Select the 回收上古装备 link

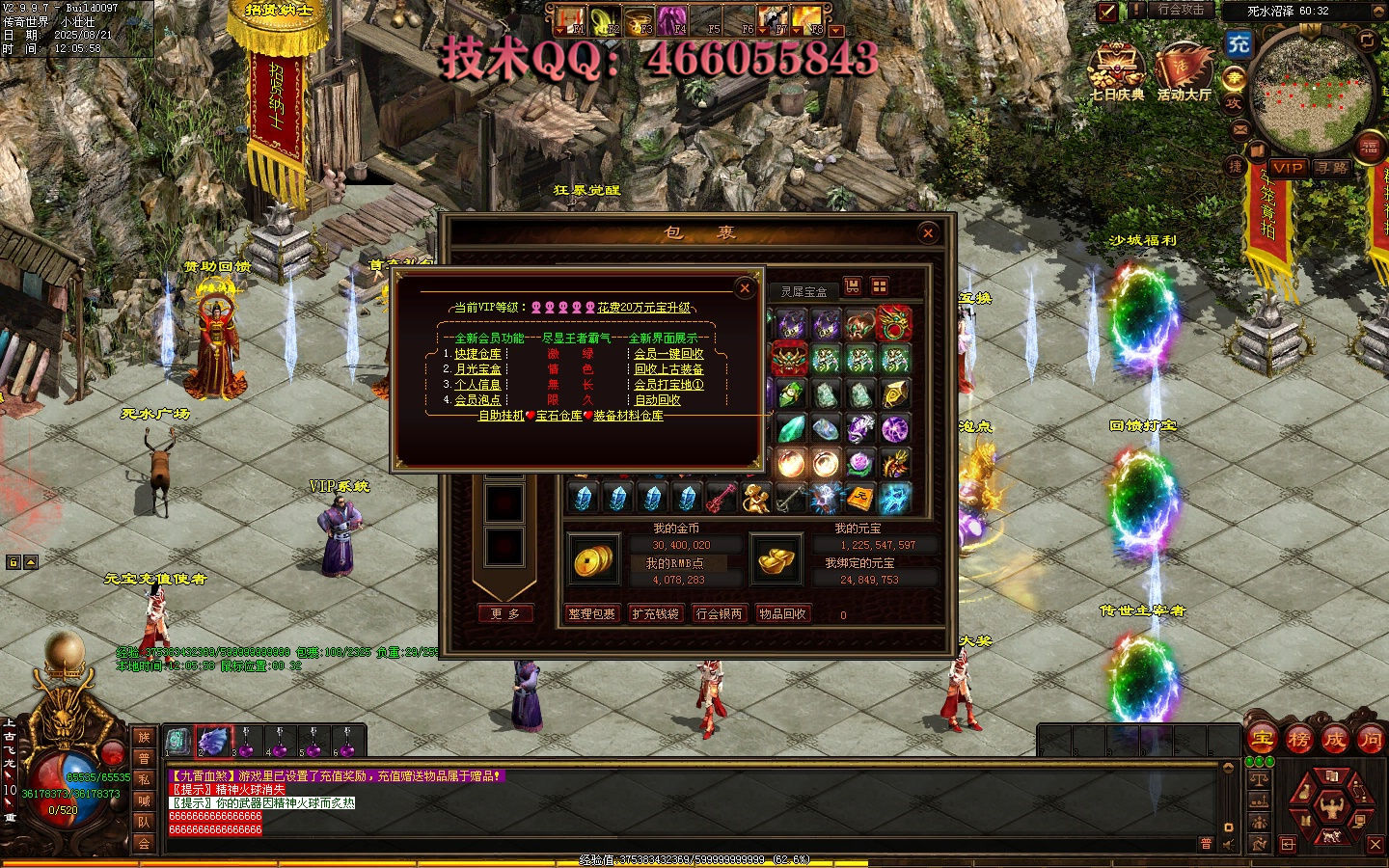click(x=668, y=369)
